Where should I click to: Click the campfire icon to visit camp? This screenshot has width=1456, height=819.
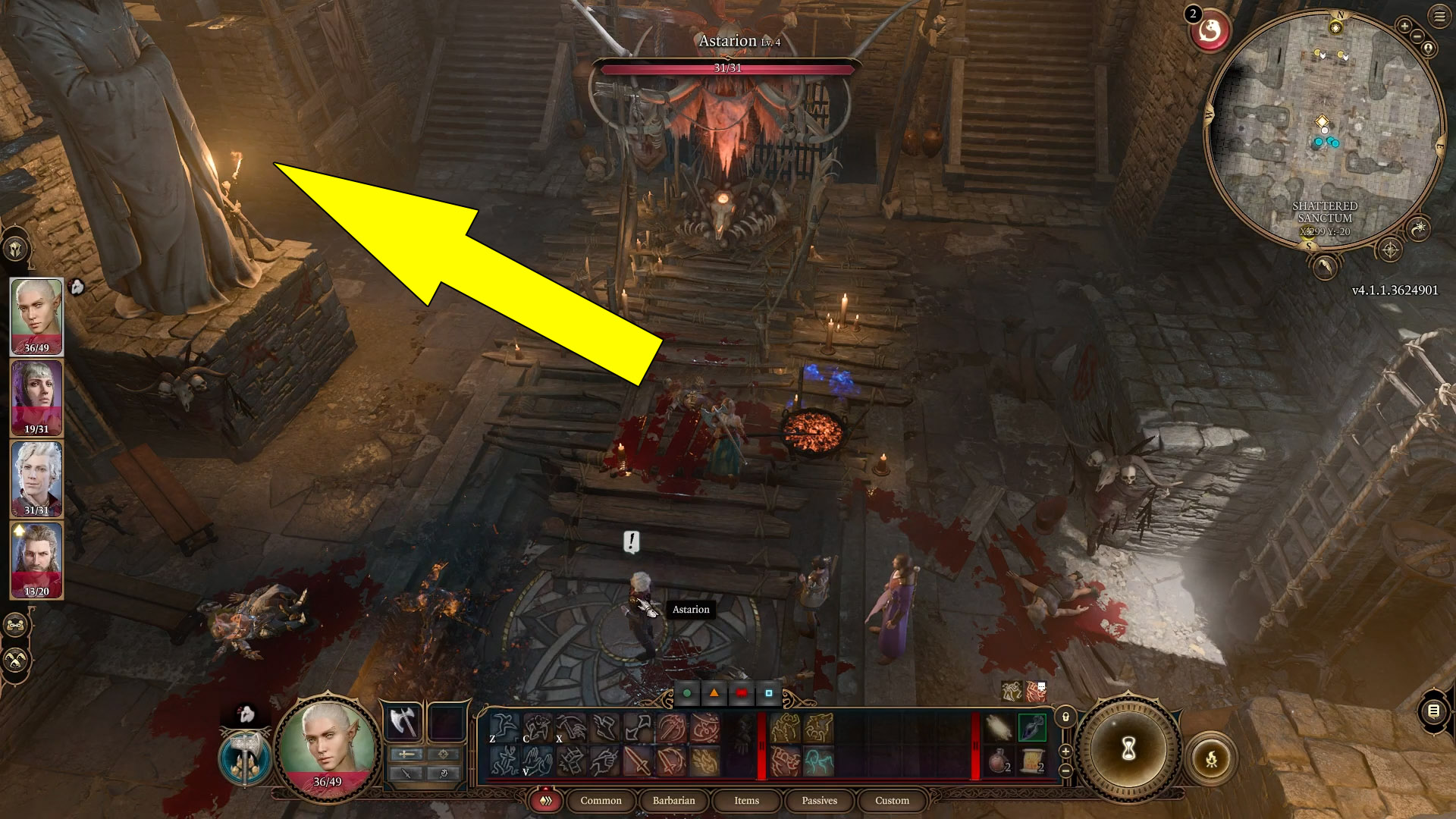point(1212,760)
